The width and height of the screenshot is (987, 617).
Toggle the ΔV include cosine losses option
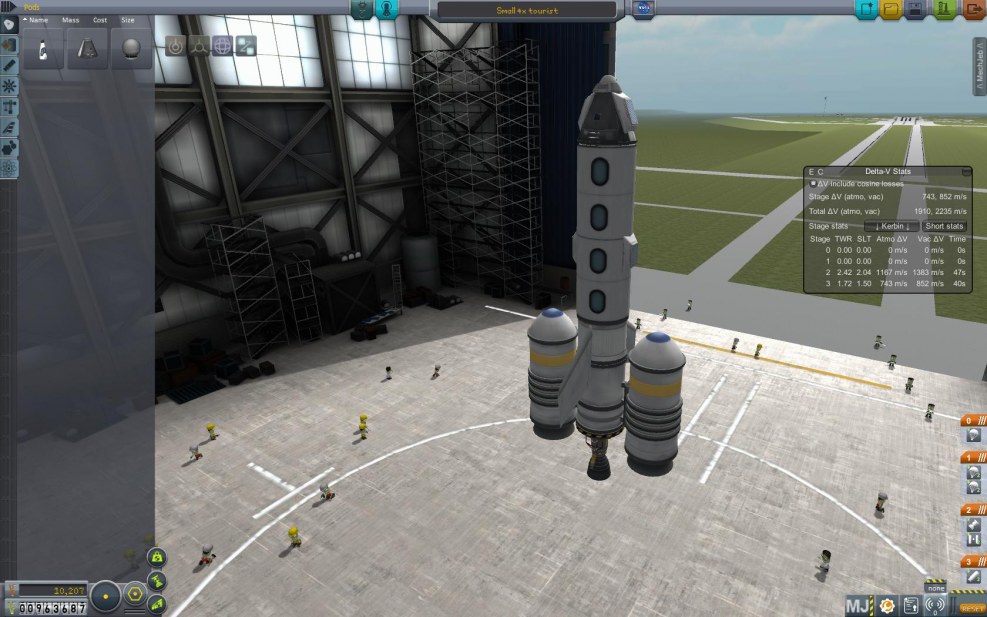click(812, 184)
